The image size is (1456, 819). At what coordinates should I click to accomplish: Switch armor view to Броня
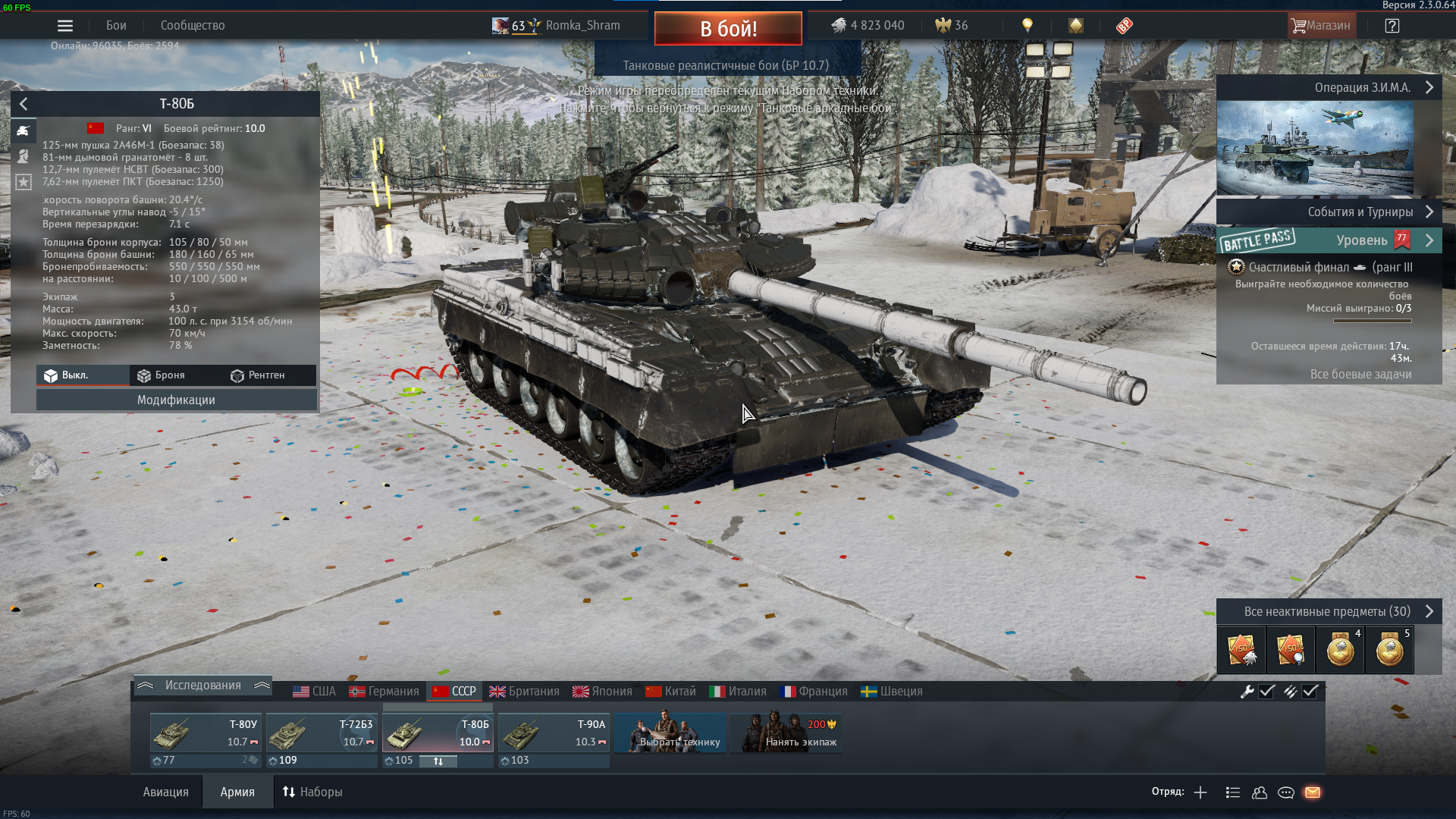pyautogui.click(x=162, y=375)
